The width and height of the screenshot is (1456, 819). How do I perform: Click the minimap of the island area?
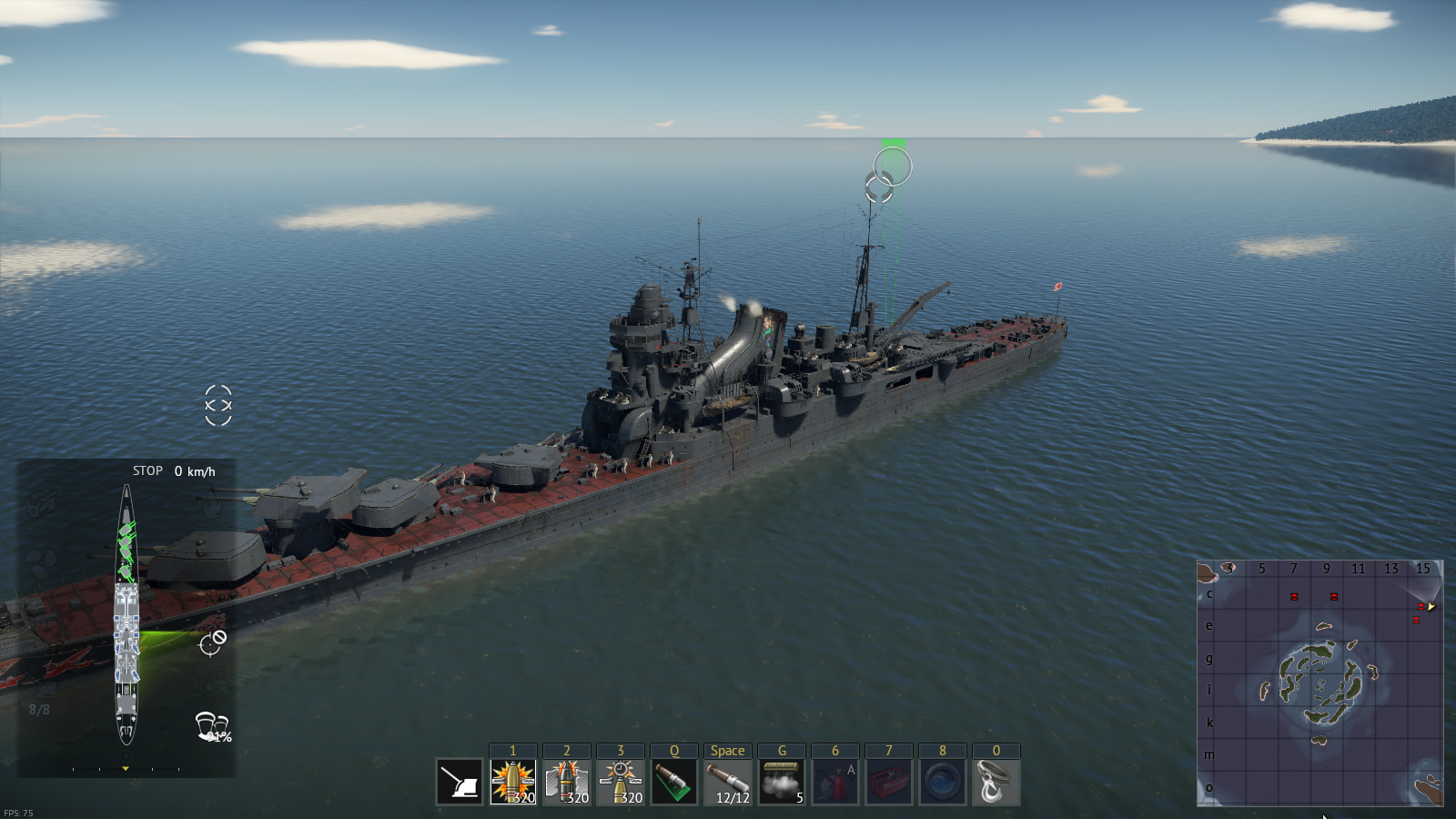pos(1319,682)
